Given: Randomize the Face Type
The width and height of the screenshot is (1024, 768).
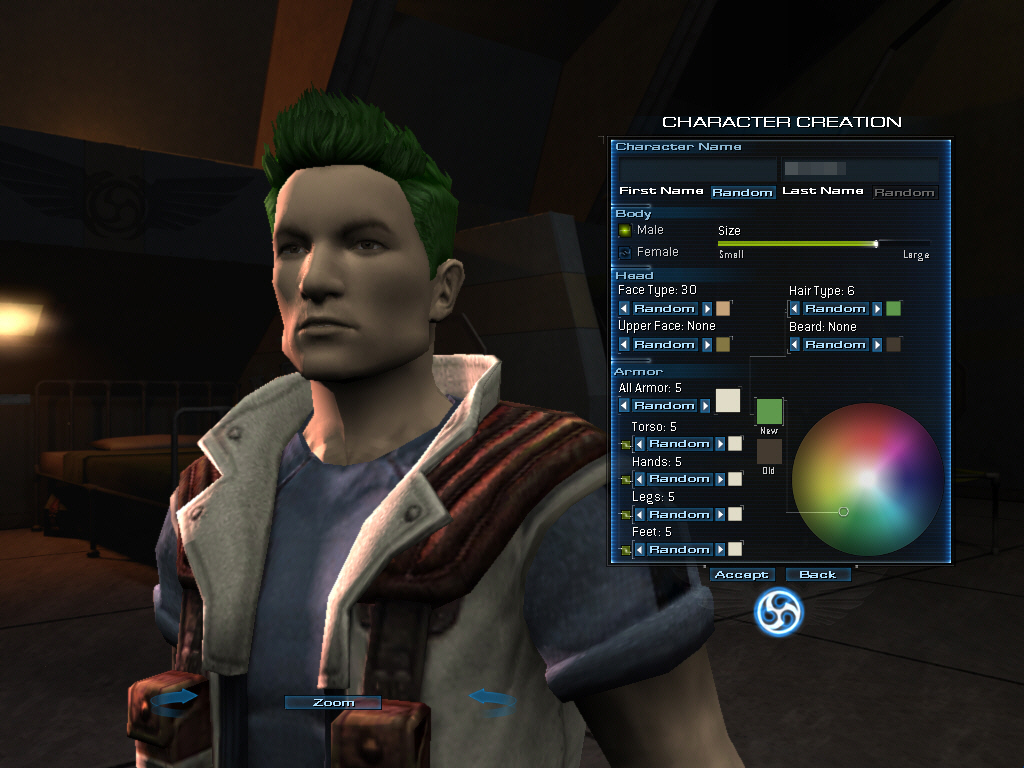Looking at the screenshot, I should coord(664,309).
